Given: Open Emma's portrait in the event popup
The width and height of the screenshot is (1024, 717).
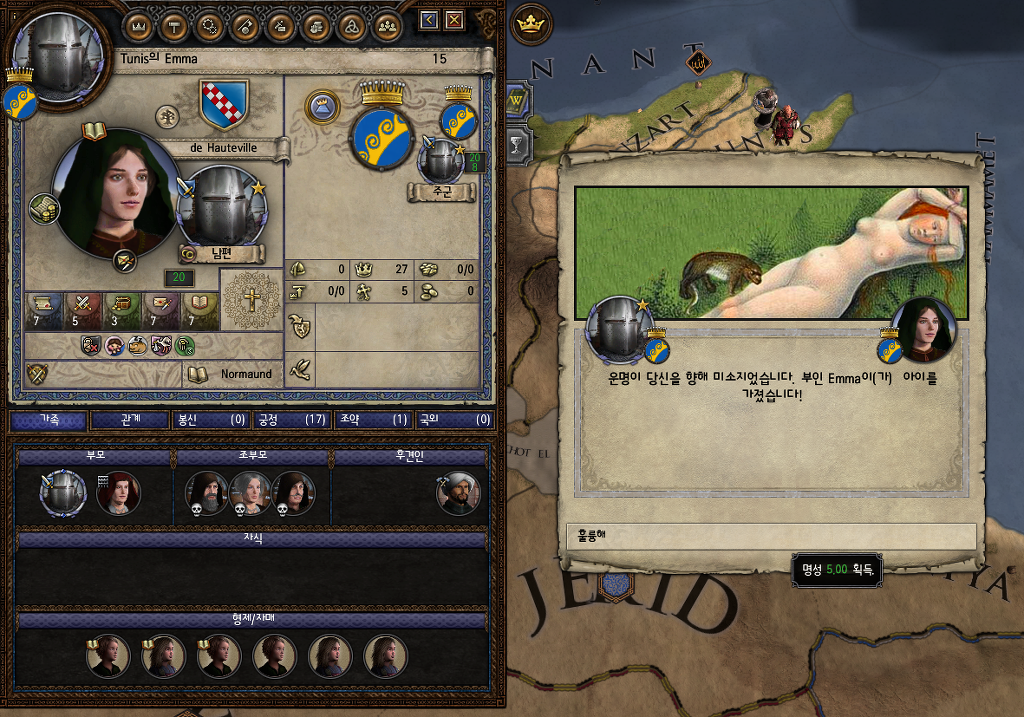Looking at the screenshot, I should pyautogui.click(x=923, y=329).
